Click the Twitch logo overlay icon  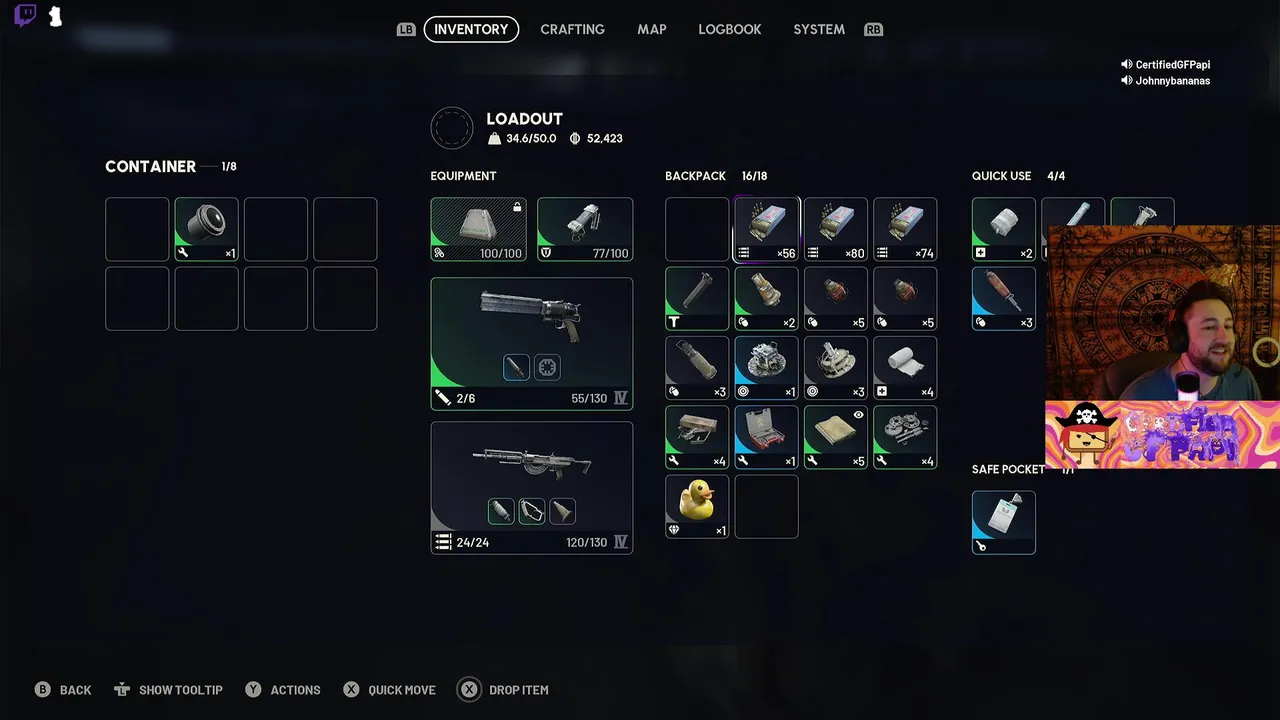[26, 16]
